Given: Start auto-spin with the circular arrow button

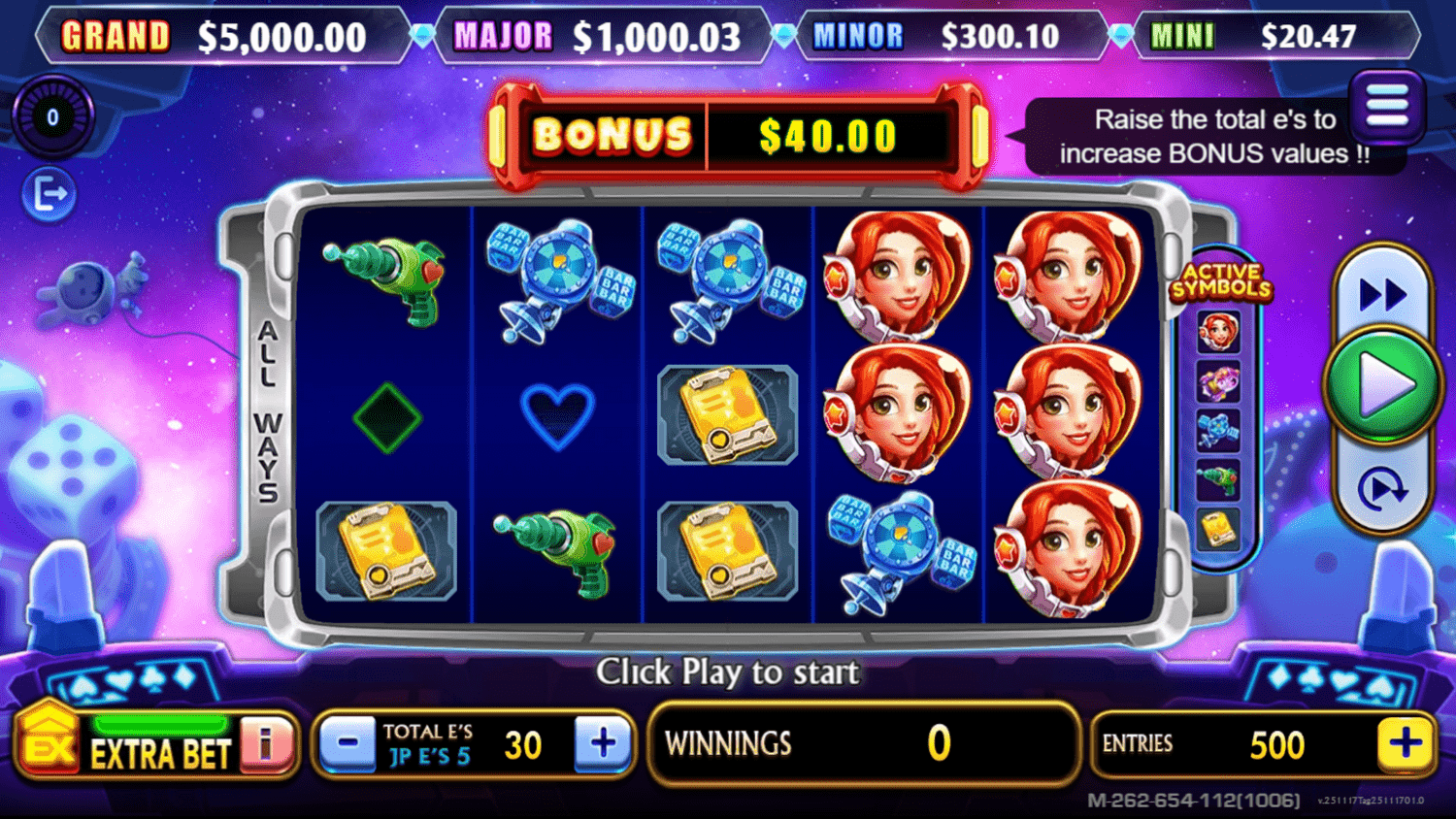Looking at the screenshot, I should click(1382, 488).
